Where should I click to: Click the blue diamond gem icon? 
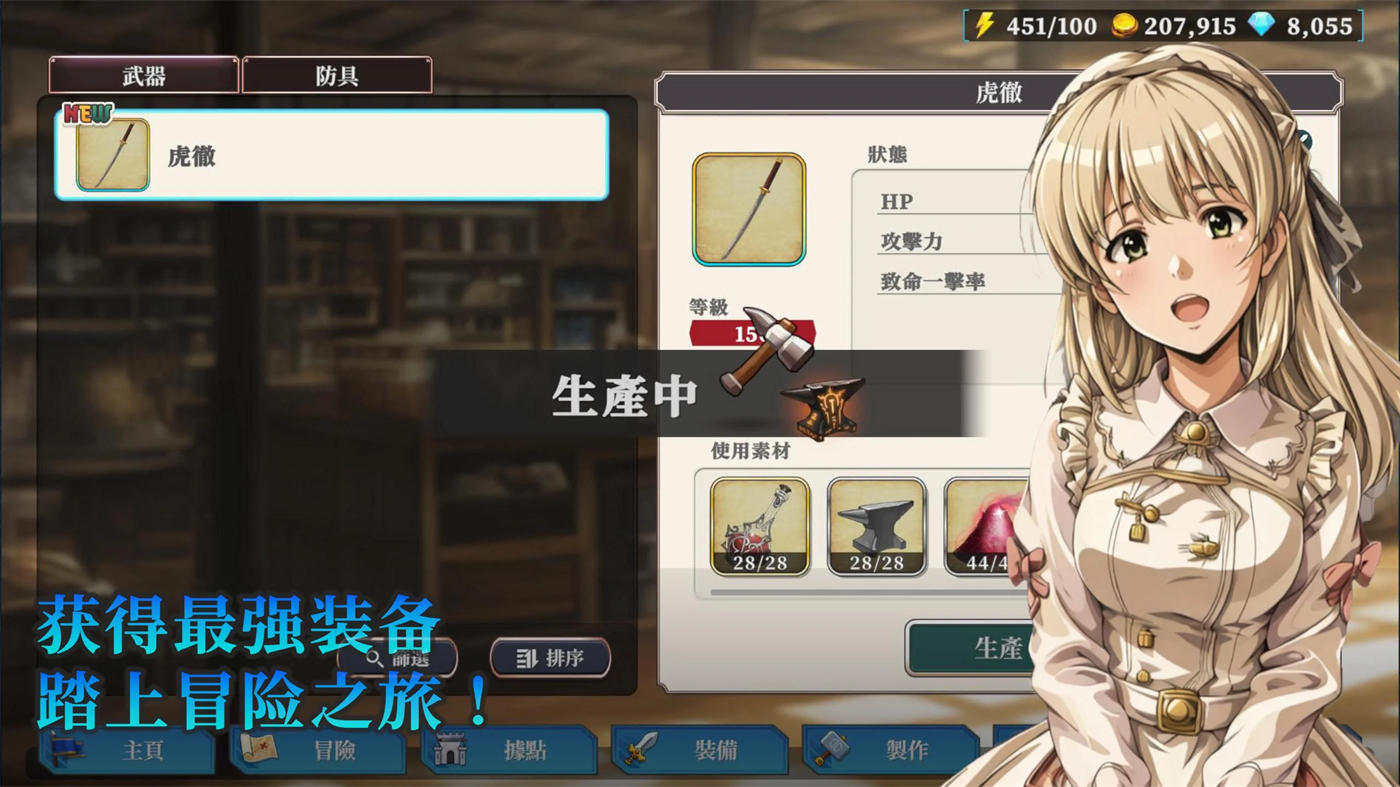click(x=1262, y=24)
